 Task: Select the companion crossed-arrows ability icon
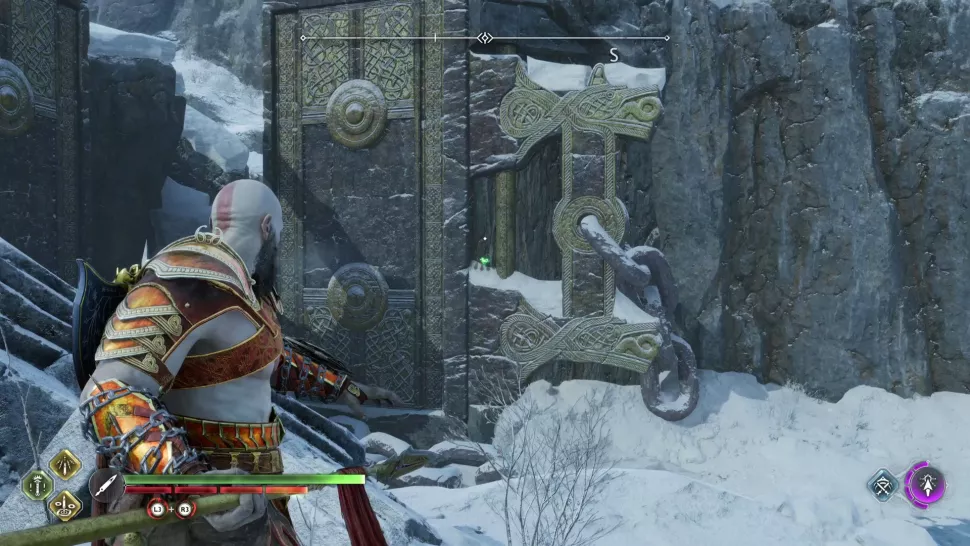[x=883, y=486]
